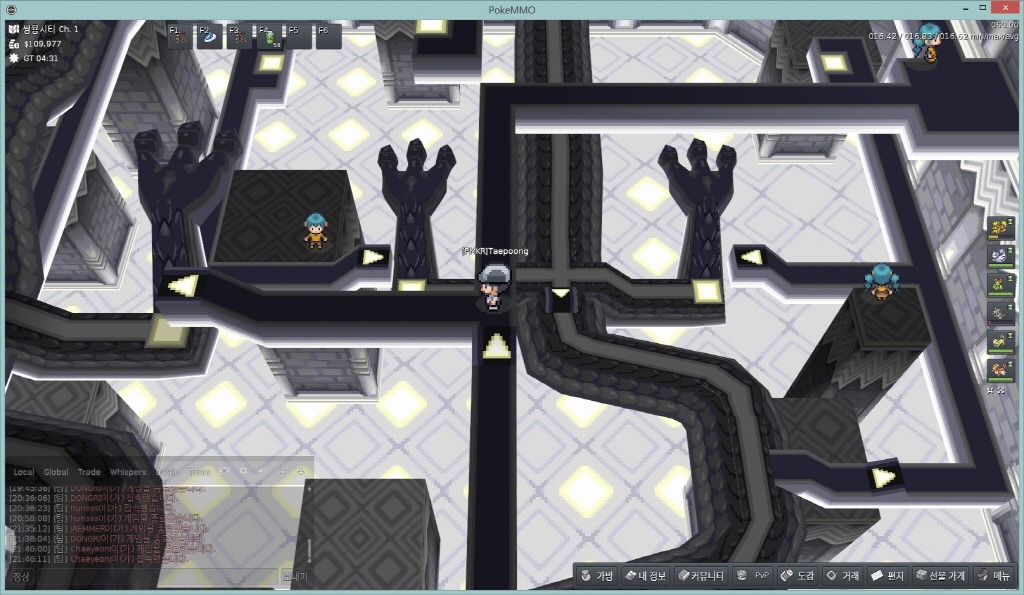Image resolution: width=1024 pixels, height=595 pixels.
Task: Select the Trade chat tab
Action: pyautogui.click(x=89, y=472)
